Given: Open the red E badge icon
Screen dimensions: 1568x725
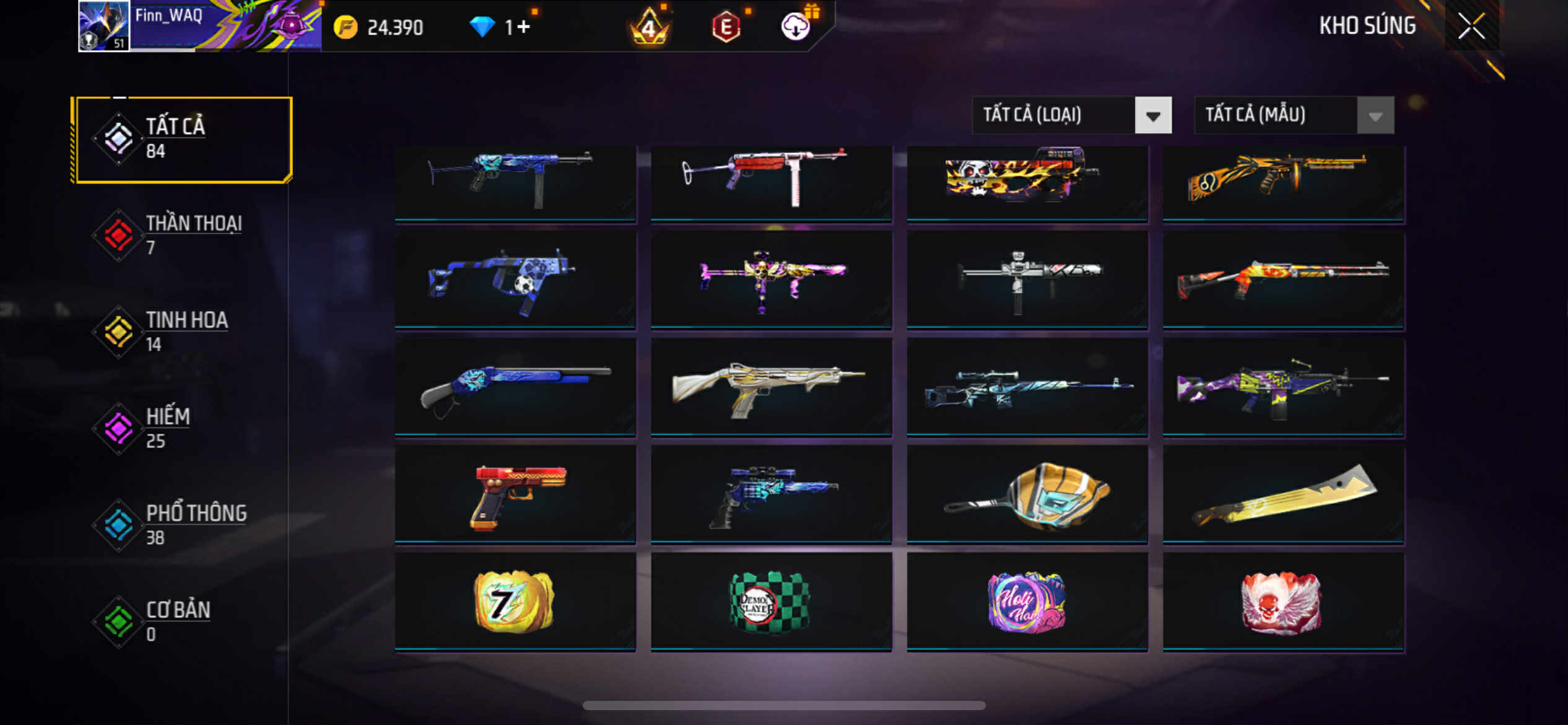Looking at the screenshot, I should point(726,27).
